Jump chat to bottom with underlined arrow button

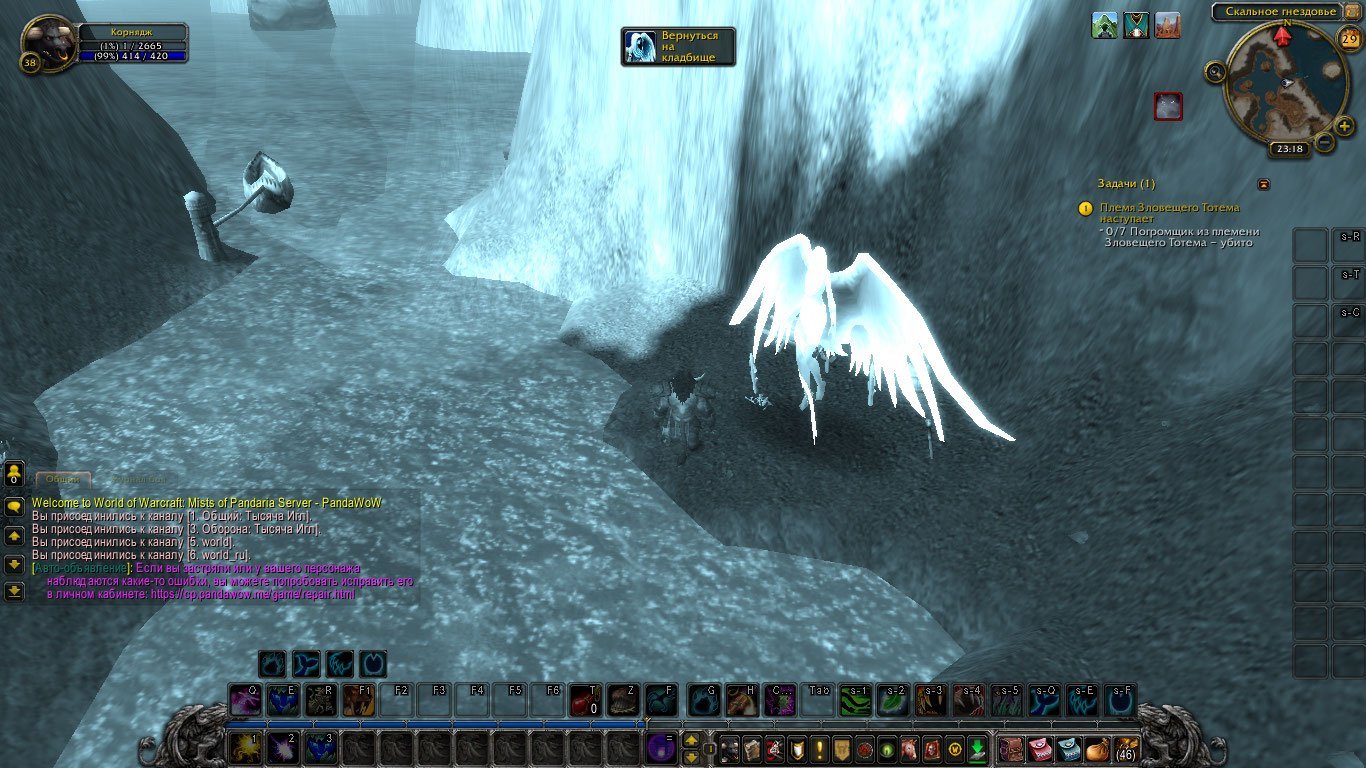(x=14, y=591)
